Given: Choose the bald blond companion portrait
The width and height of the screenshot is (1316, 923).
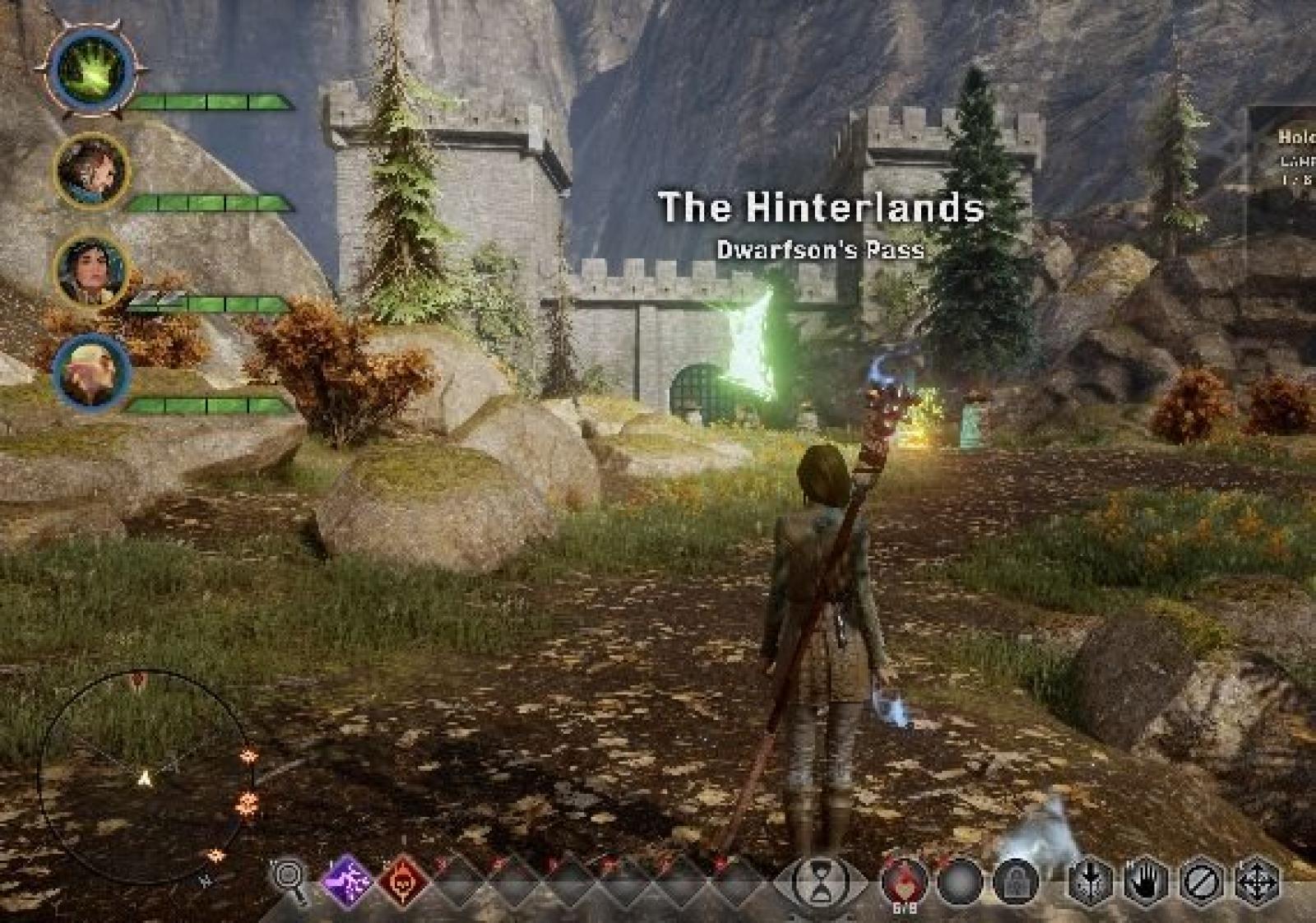Looking at the screenshot, I should [91, 372].
